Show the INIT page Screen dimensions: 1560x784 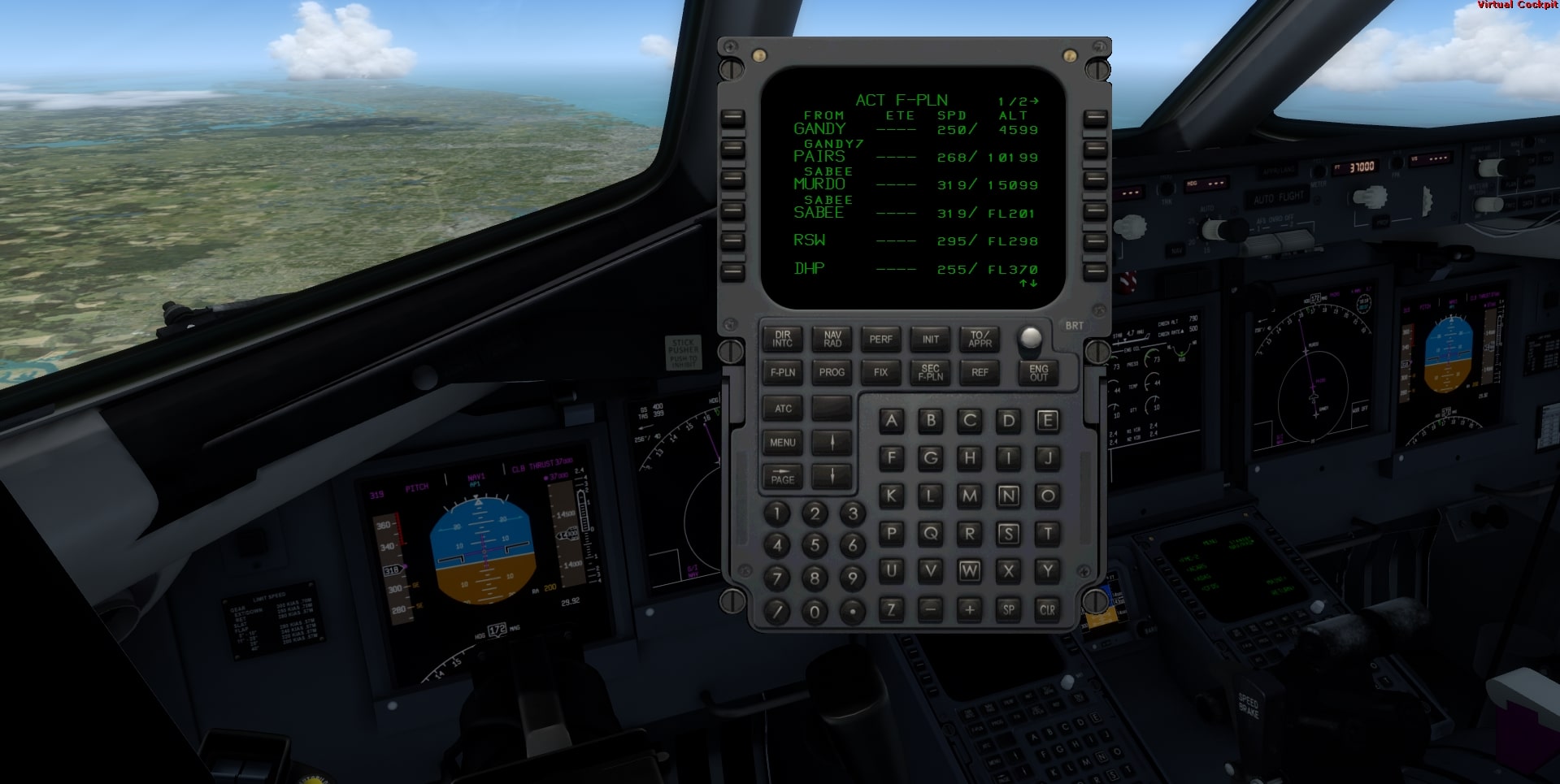[x=931, y=339]
